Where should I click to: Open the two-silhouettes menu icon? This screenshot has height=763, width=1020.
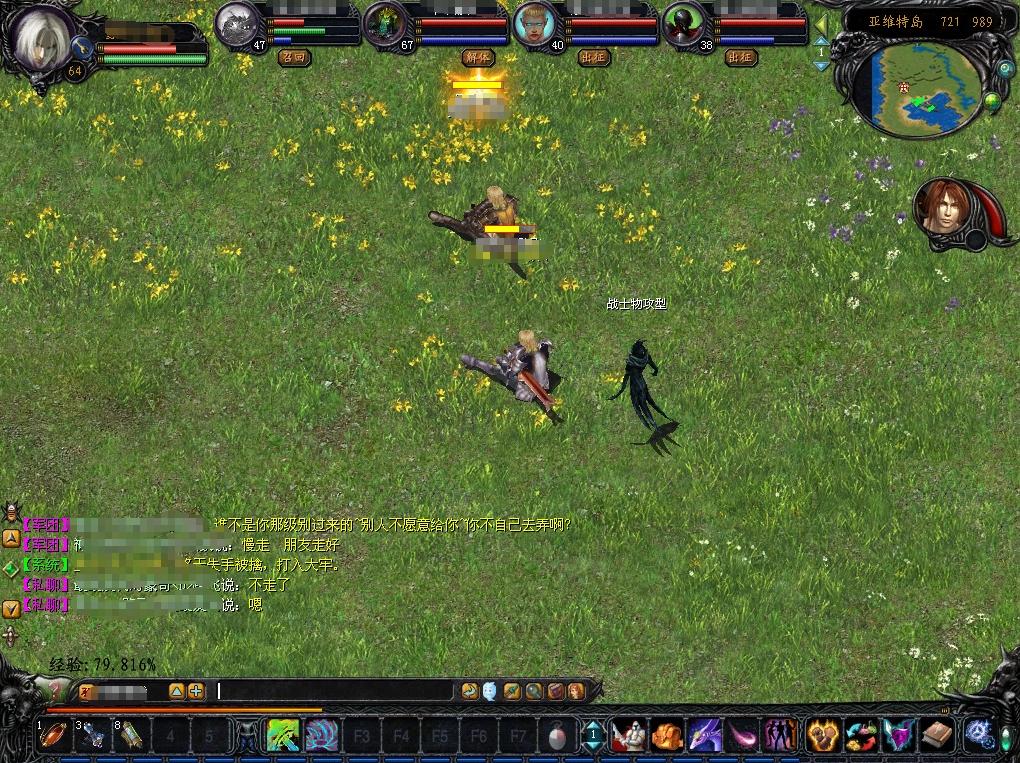(x=781, y=736)
